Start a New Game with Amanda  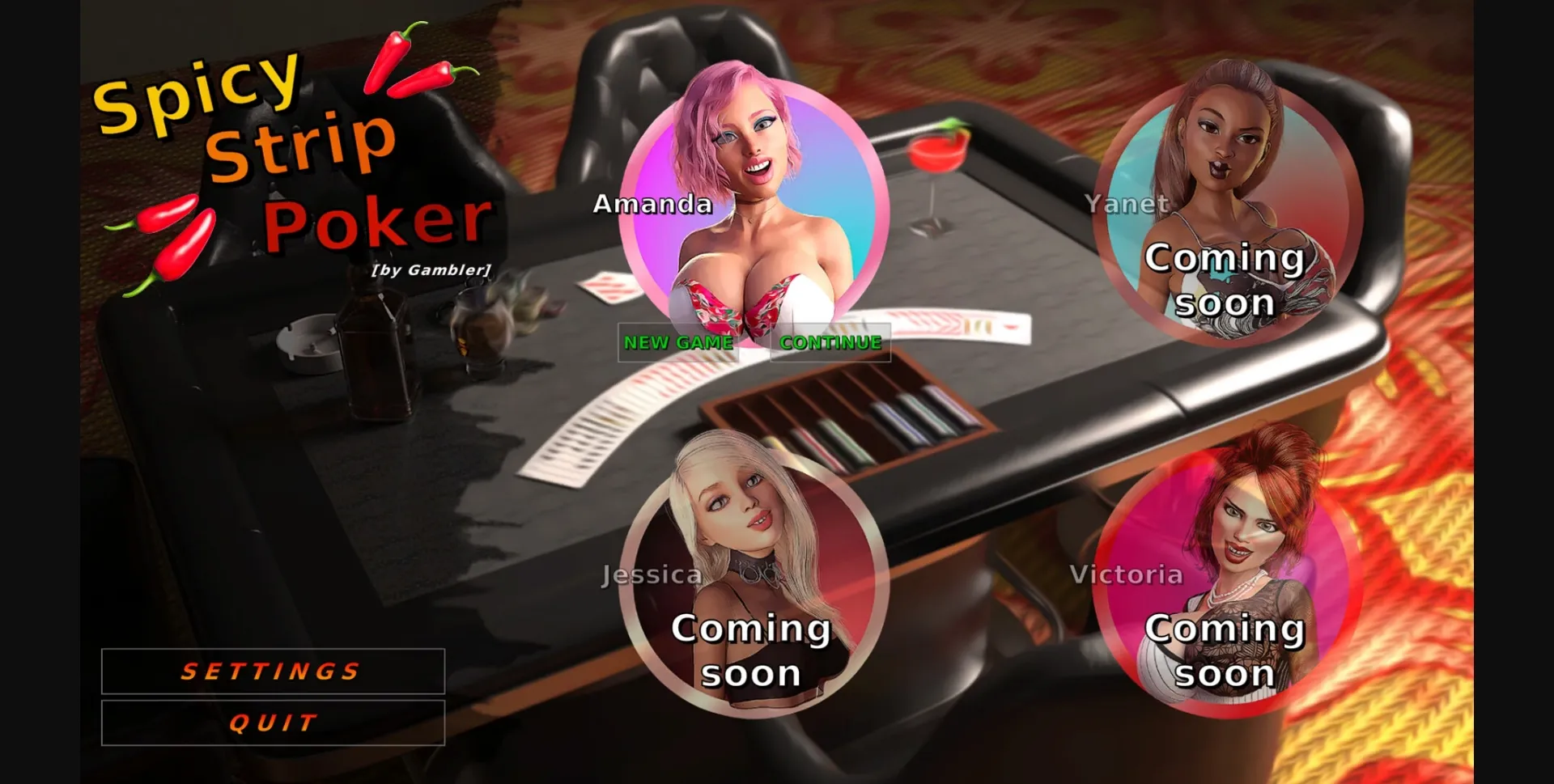tap(680, 343)
